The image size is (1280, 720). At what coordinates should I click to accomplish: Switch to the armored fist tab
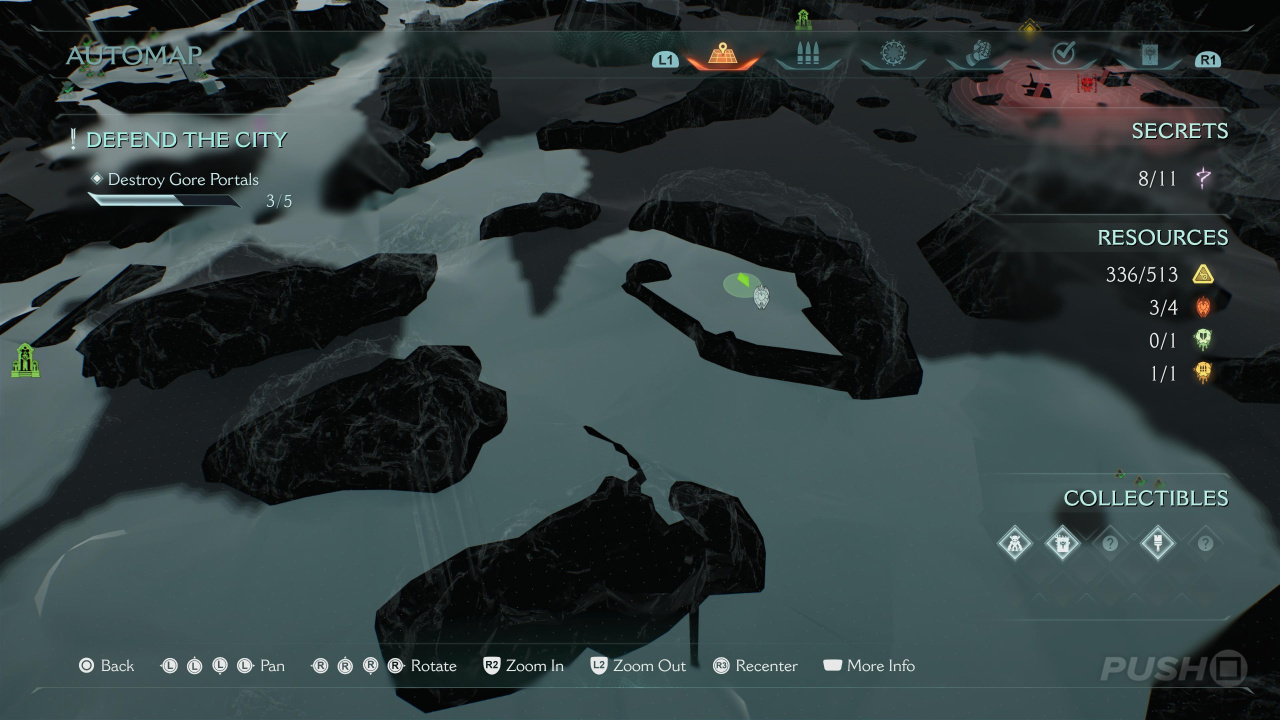click(x=977, y=55)
